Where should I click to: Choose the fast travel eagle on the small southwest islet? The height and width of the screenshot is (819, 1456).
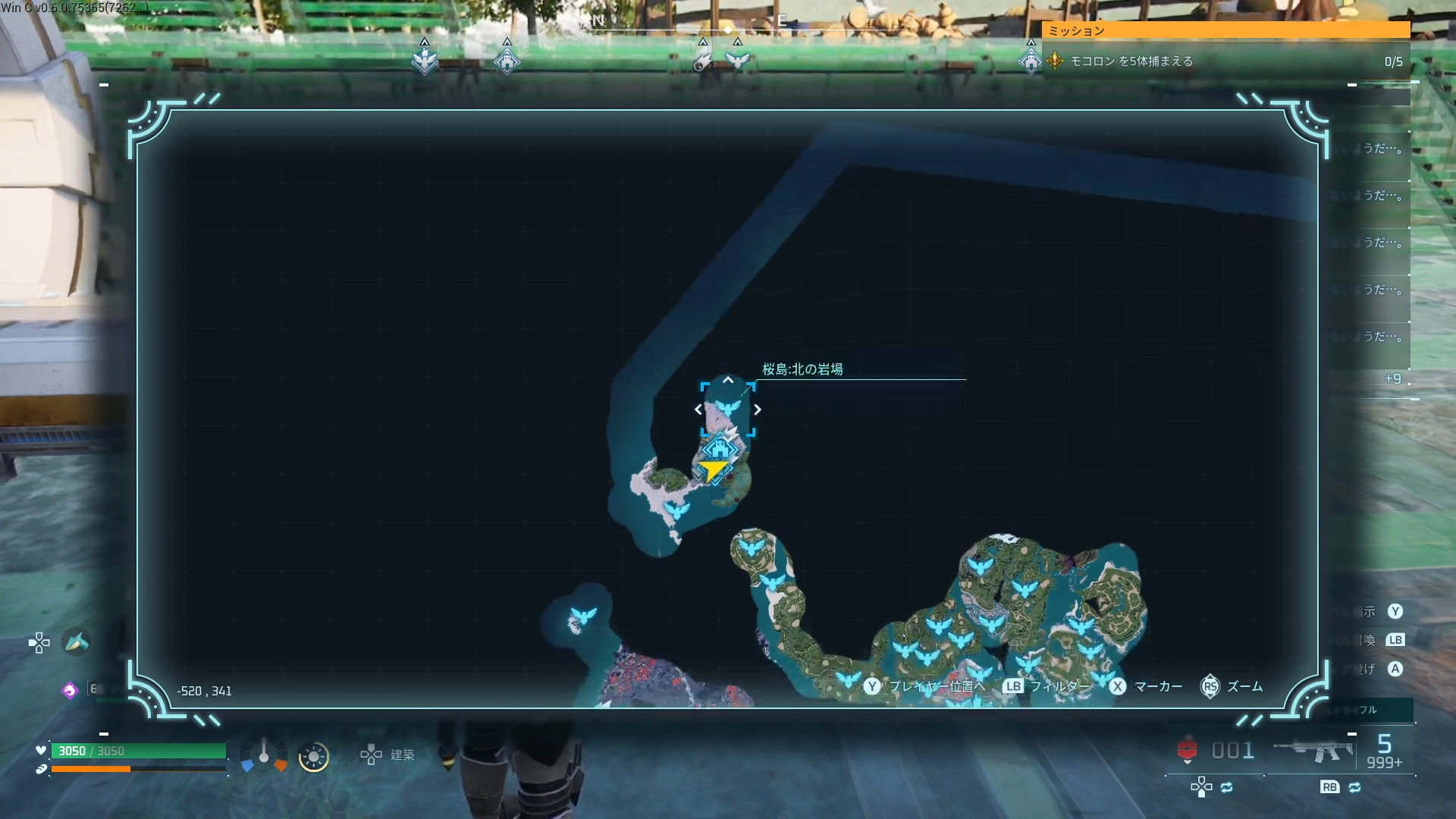(x=583, y=614)
